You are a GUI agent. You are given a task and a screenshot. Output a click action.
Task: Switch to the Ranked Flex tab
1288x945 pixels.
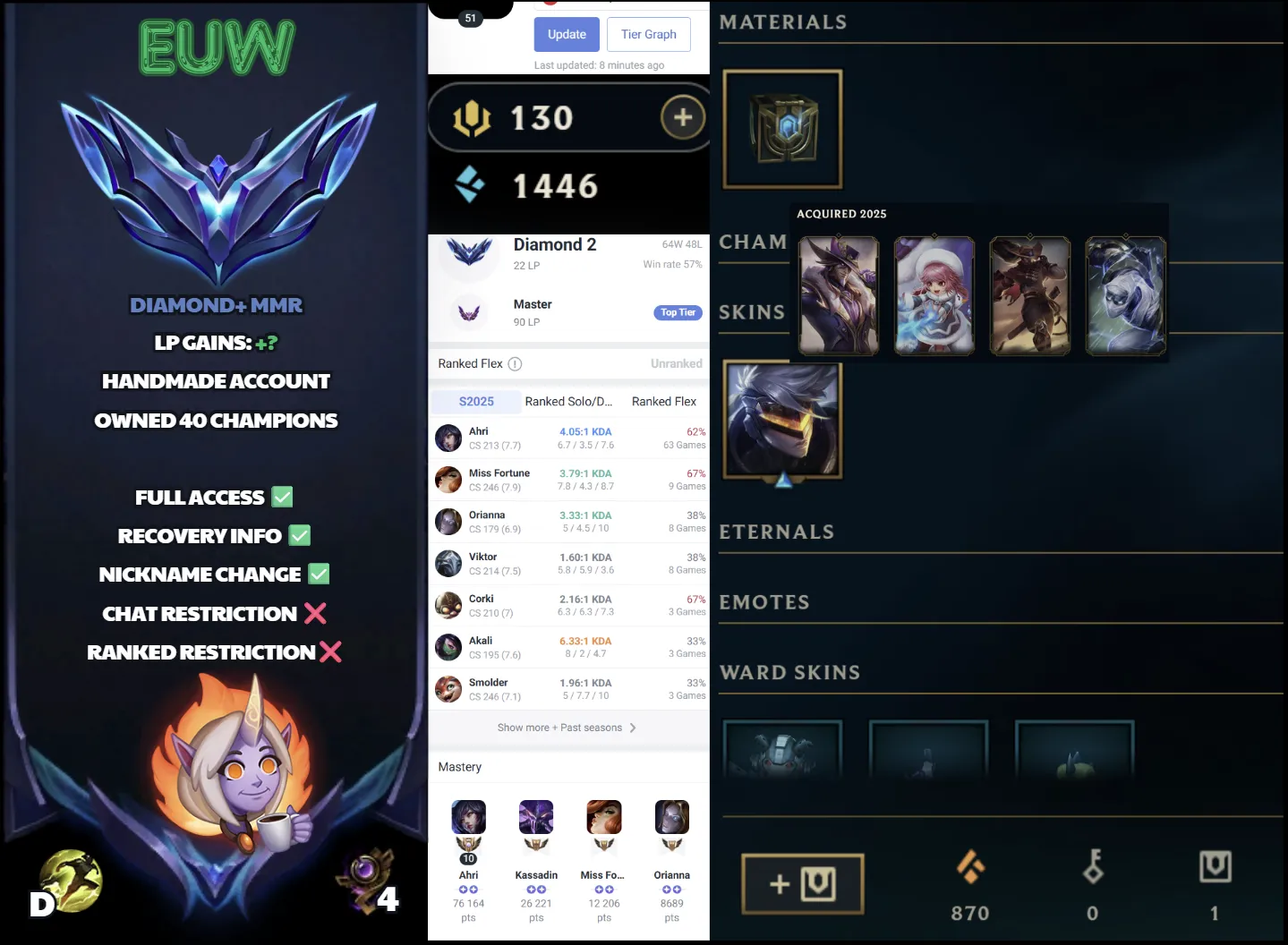click(663, 401)
